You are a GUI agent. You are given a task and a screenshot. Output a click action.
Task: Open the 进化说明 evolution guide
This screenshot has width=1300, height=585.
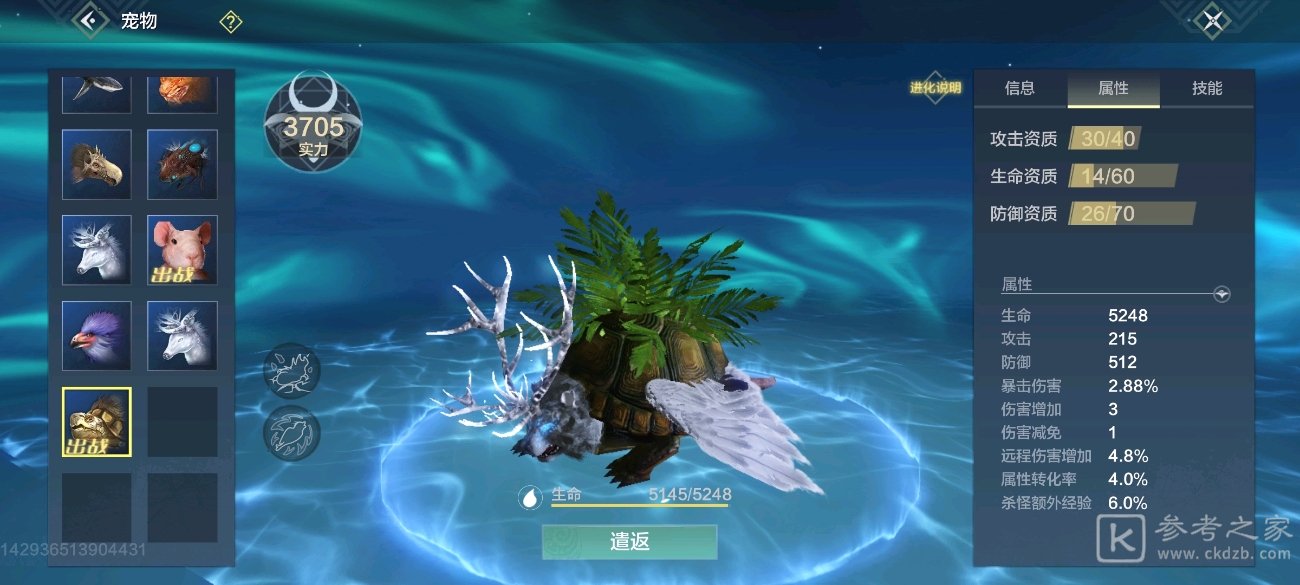click(935, 88)
